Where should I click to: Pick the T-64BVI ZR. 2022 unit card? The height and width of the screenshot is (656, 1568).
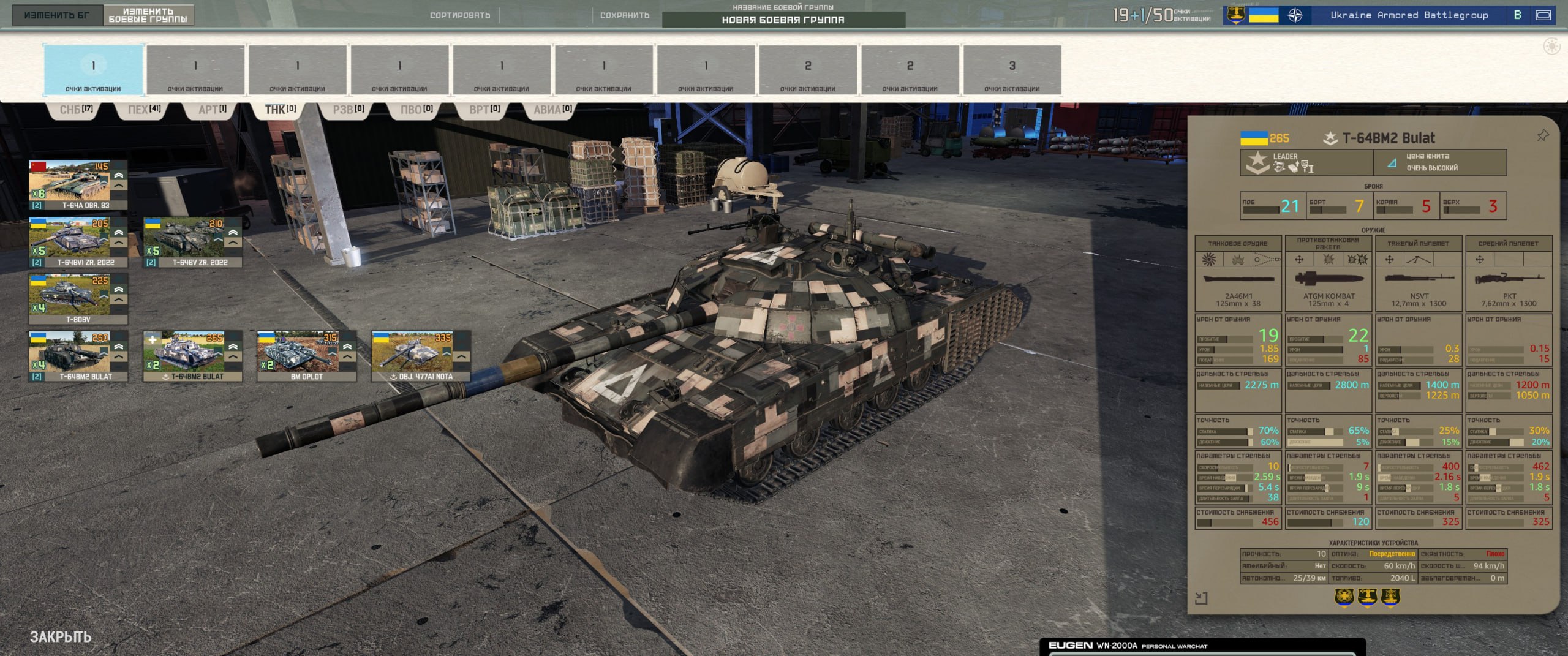(x=78, y=242)
